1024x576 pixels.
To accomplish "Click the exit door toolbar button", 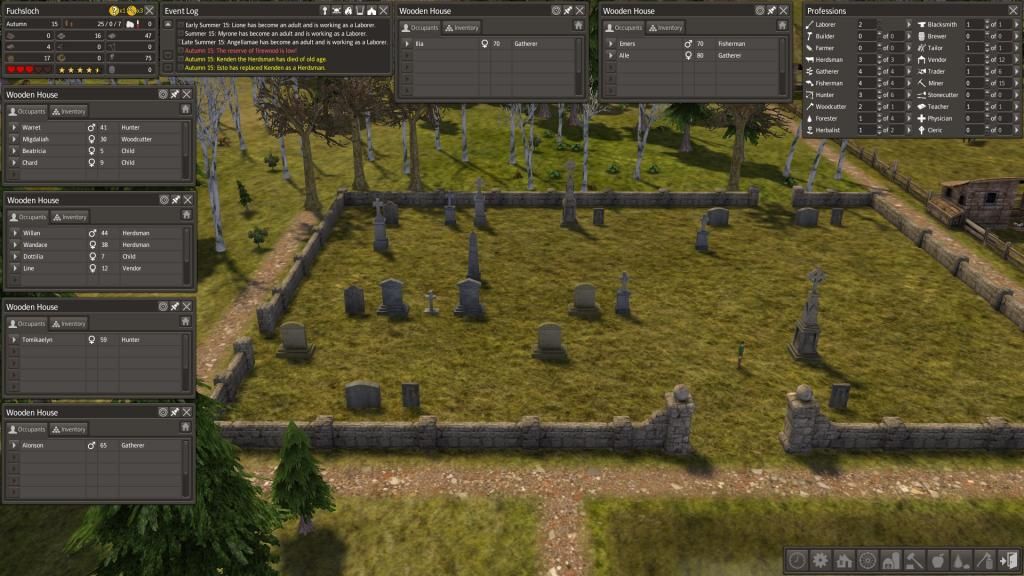I will (x=1008, y=560).
